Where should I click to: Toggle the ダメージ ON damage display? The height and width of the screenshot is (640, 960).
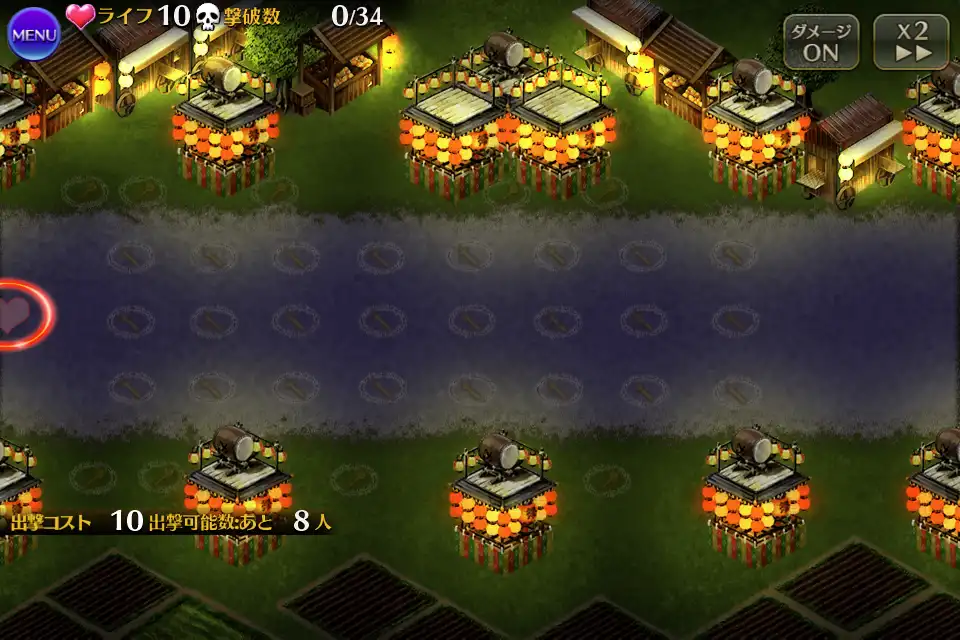pyautogui.click(x=821, y=42)
